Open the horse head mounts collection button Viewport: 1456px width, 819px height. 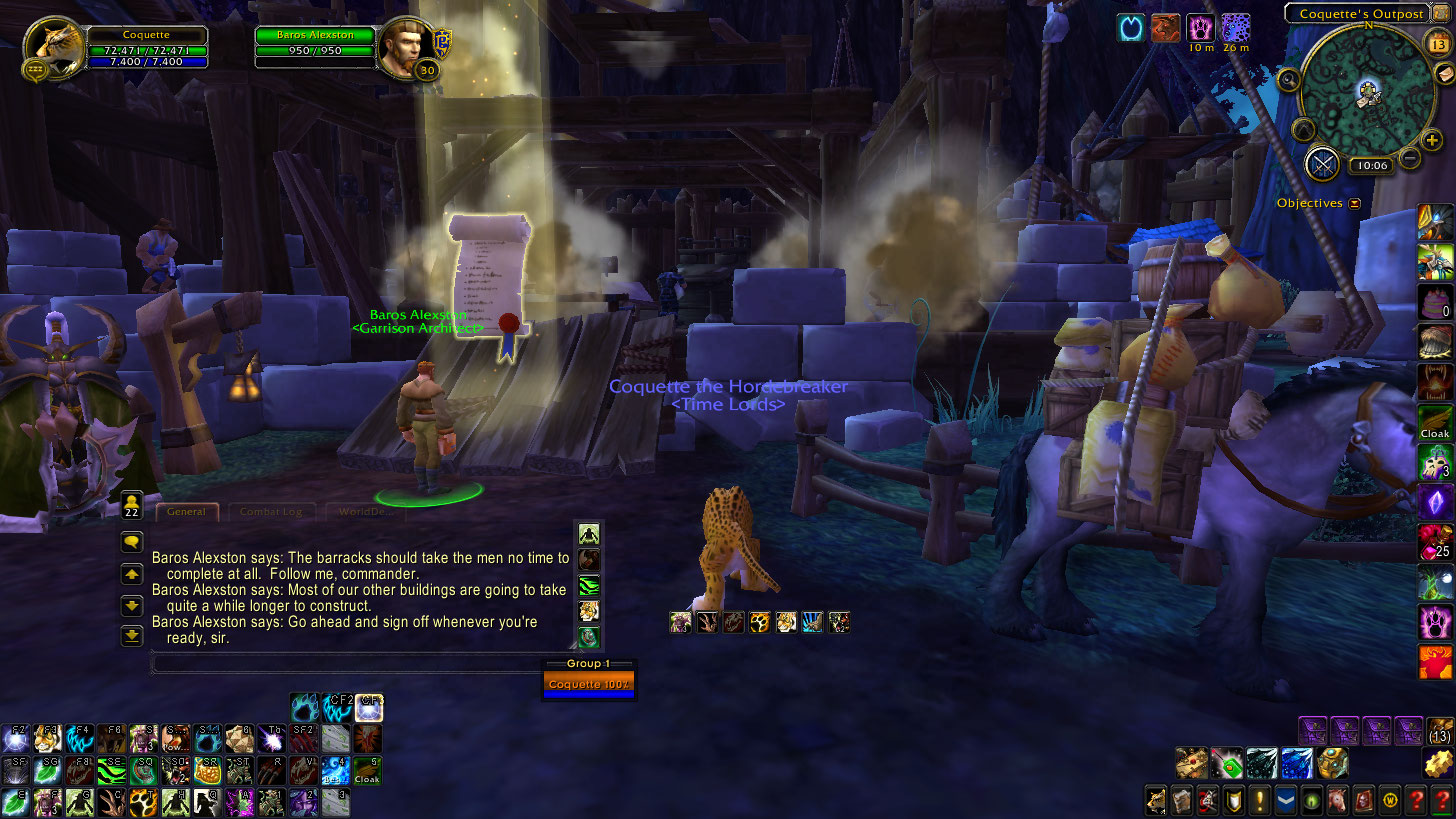(1336, 799)
